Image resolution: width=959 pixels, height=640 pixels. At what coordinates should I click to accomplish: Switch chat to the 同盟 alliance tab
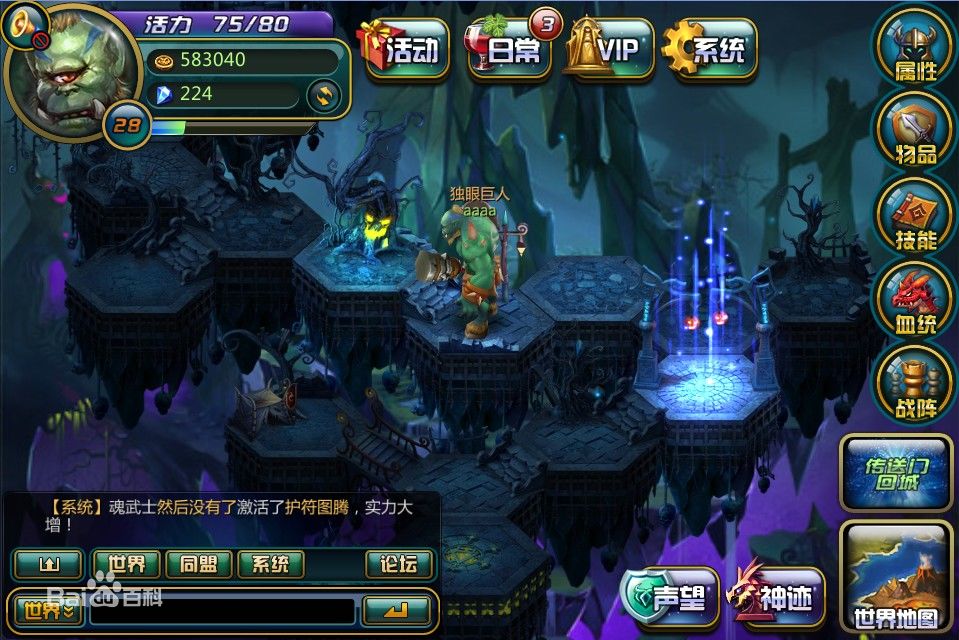click(x=198, y=564)
